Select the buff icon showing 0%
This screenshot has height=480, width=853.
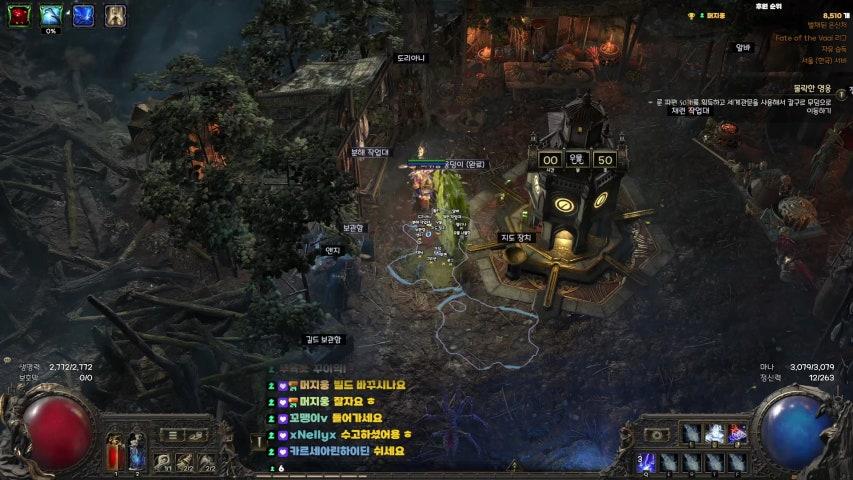click(51, 15)
